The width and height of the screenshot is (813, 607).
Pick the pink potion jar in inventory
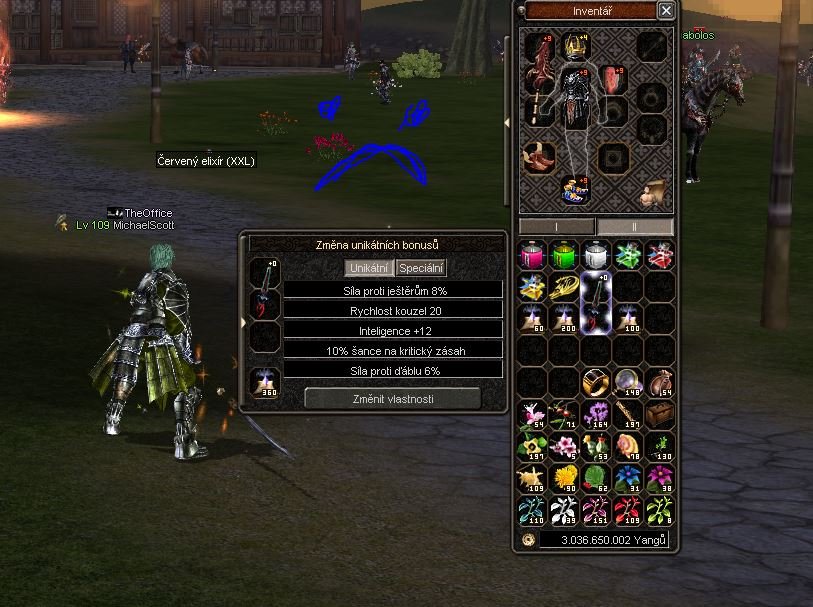coord(532,255)
